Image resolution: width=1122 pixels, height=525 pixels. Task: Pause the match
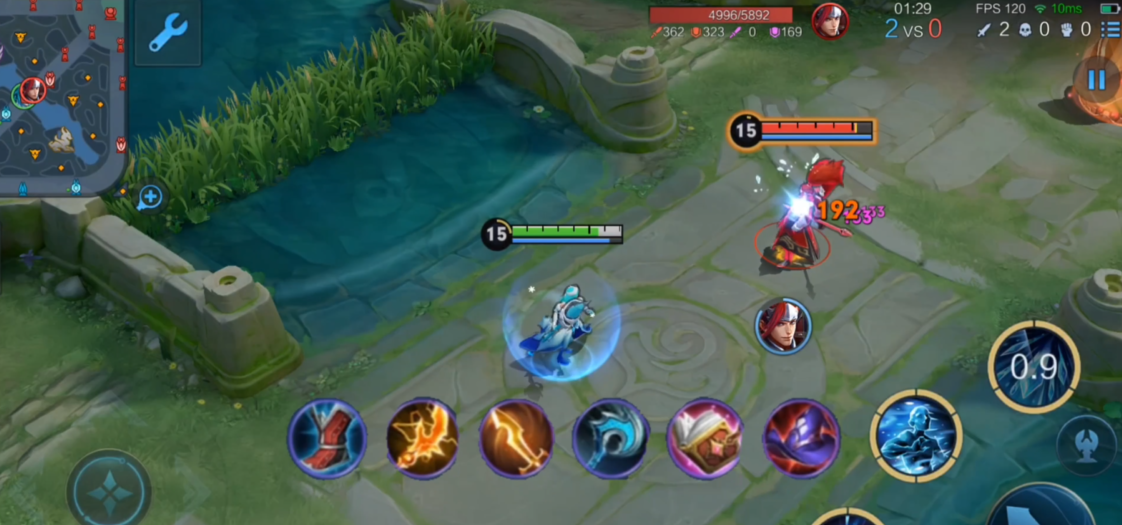(x=1097, y=79)
